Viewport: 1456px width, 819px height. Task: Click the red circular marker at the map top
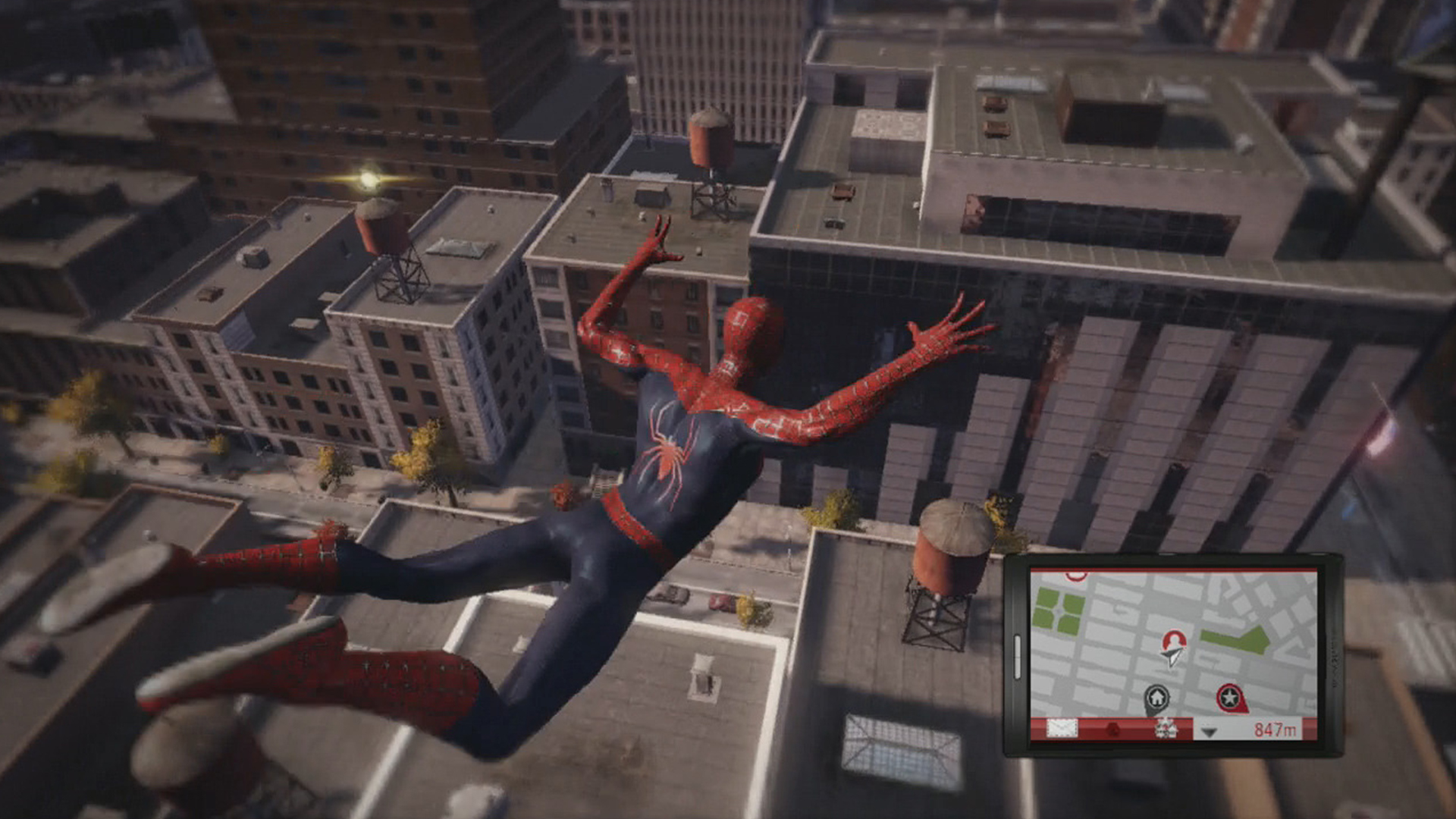click(x=1076, y=573)
